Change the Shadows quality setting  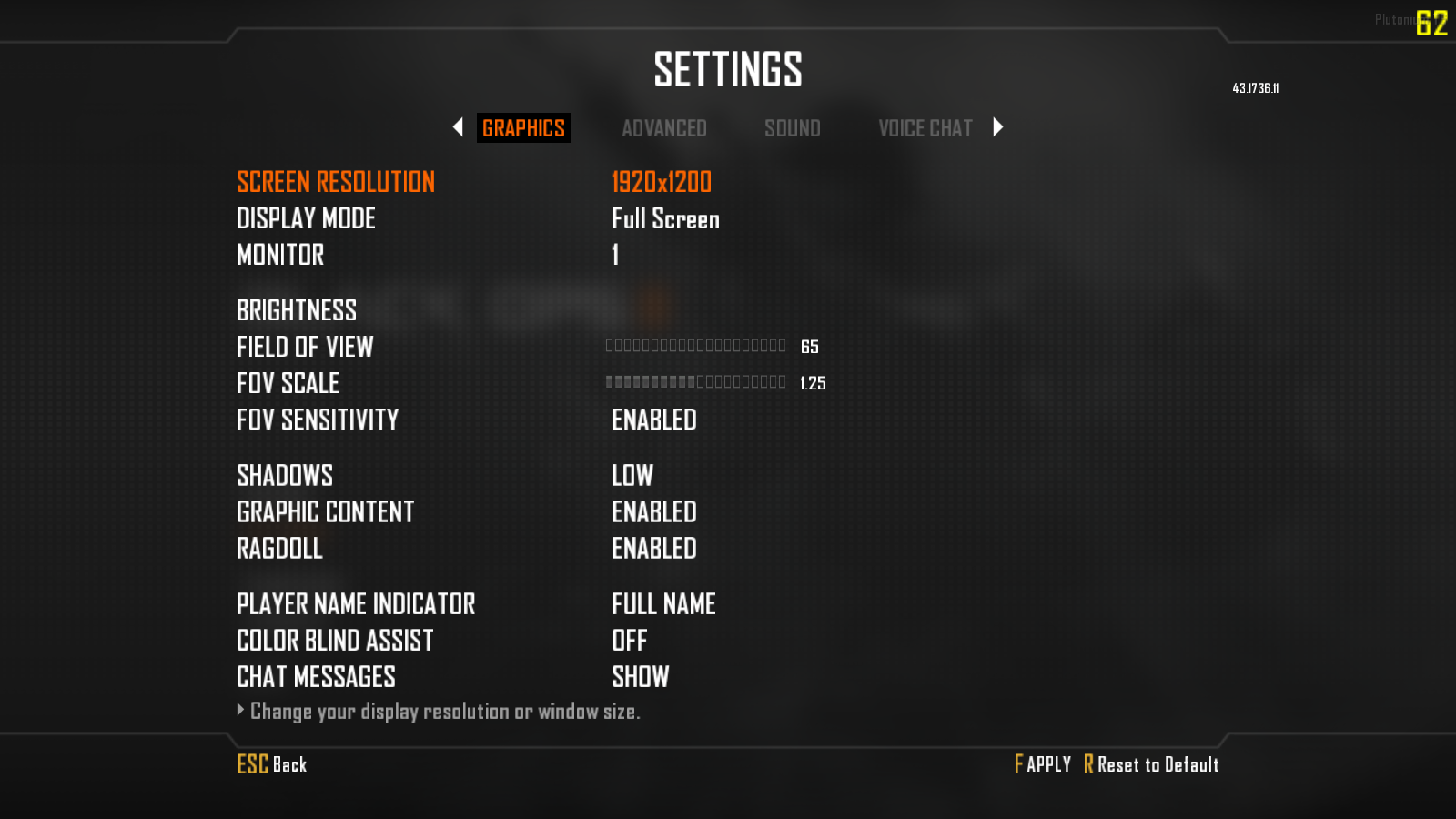tap(632, 475)
